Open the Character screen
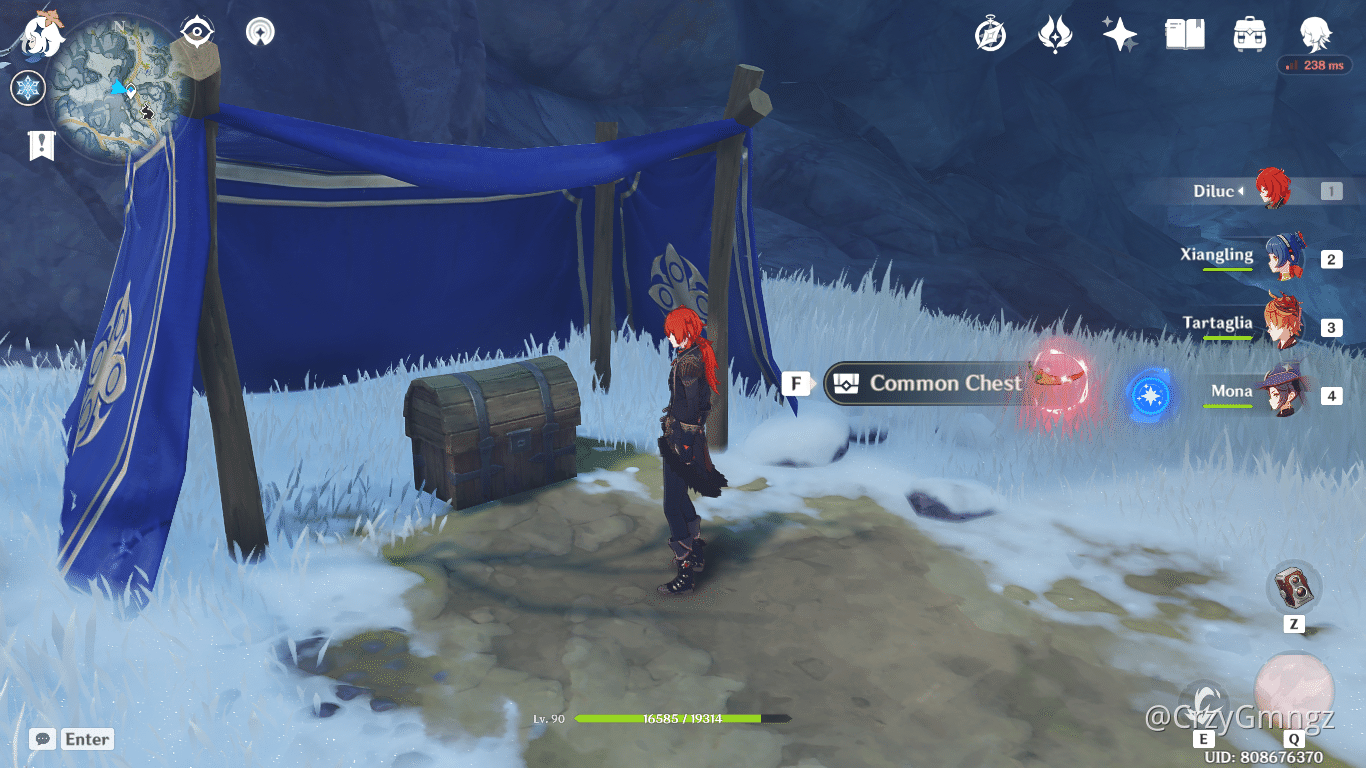The width and height of the screenshot is (1366, 768). point(1317,33)
